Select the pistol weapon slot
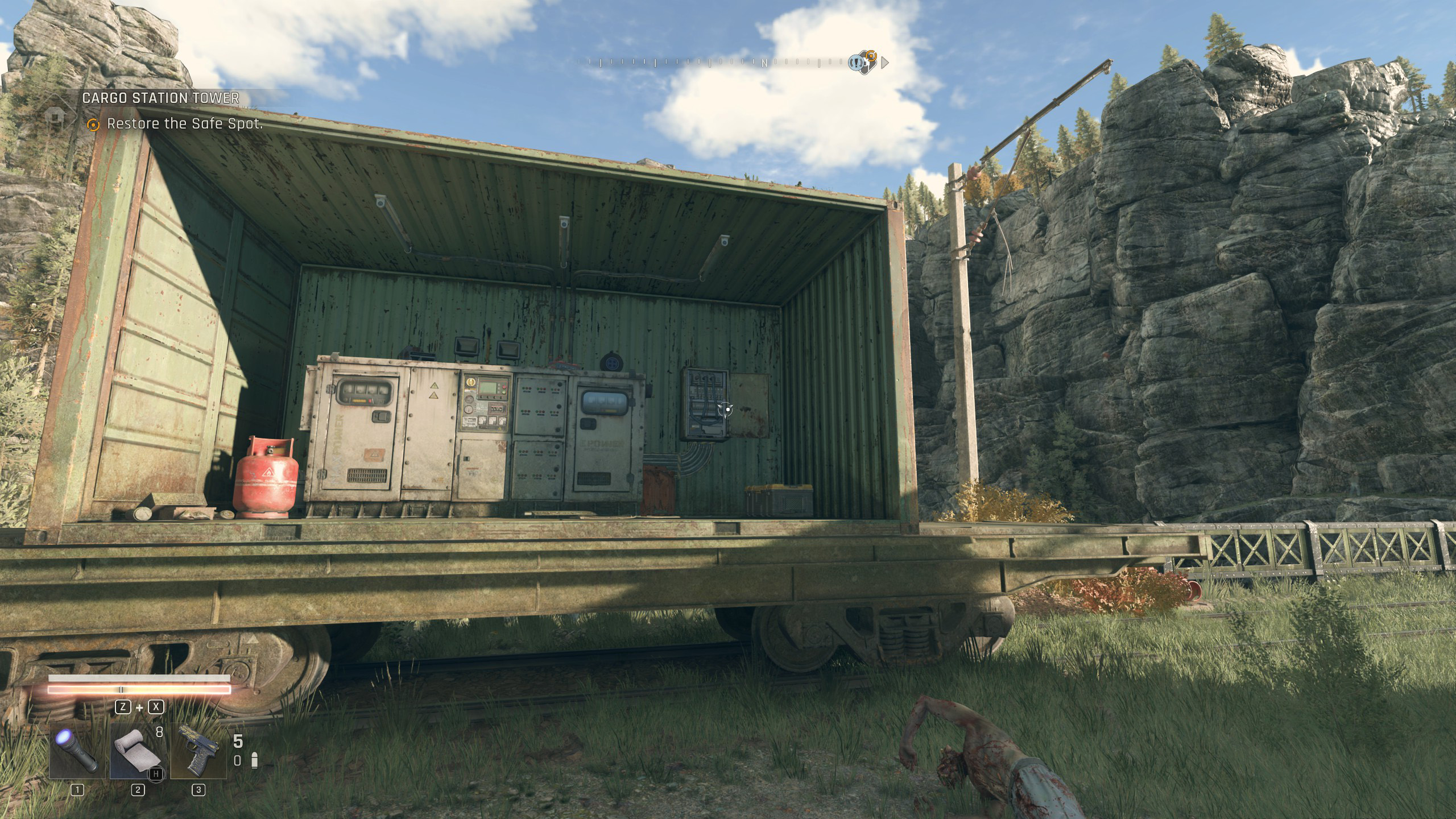The height and width of the screenshot is (819, 1456). (x=198, y=751)
